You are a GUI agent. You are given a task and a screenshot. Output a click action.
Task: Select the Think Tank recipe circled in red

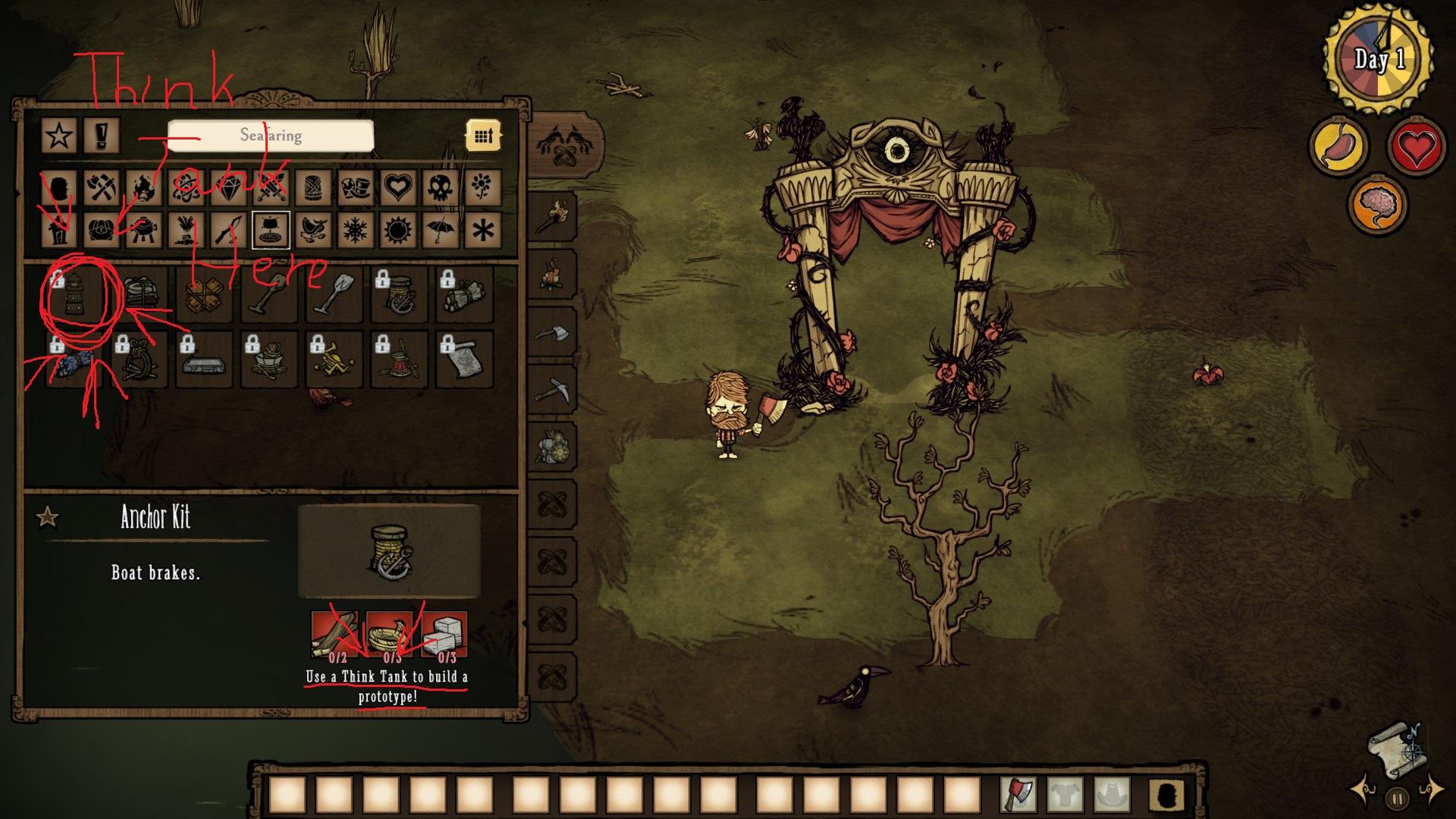point(76,294)
